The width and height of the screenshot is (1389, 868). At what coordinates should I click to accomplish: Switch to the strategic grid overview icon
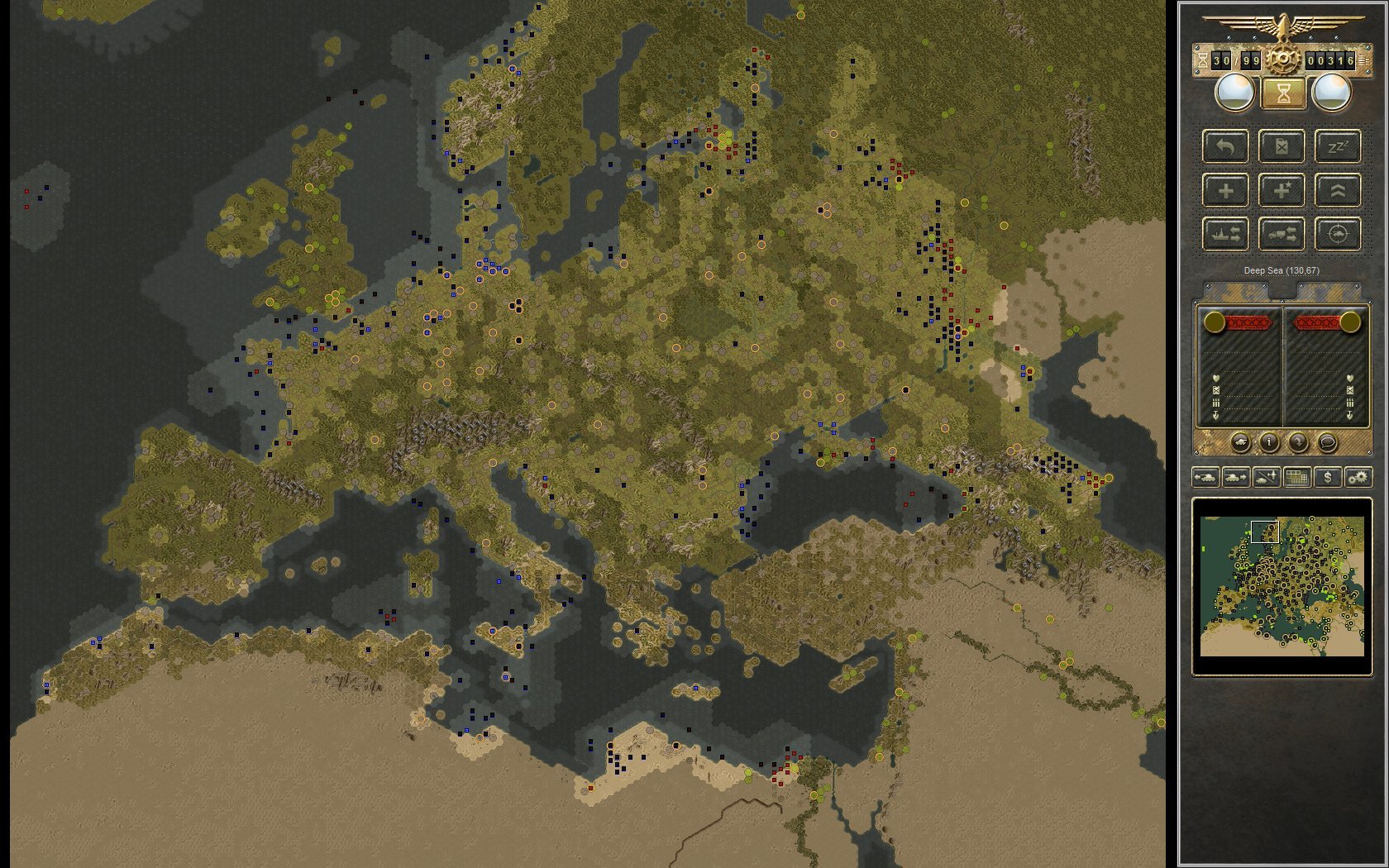tap(1296, 478)
